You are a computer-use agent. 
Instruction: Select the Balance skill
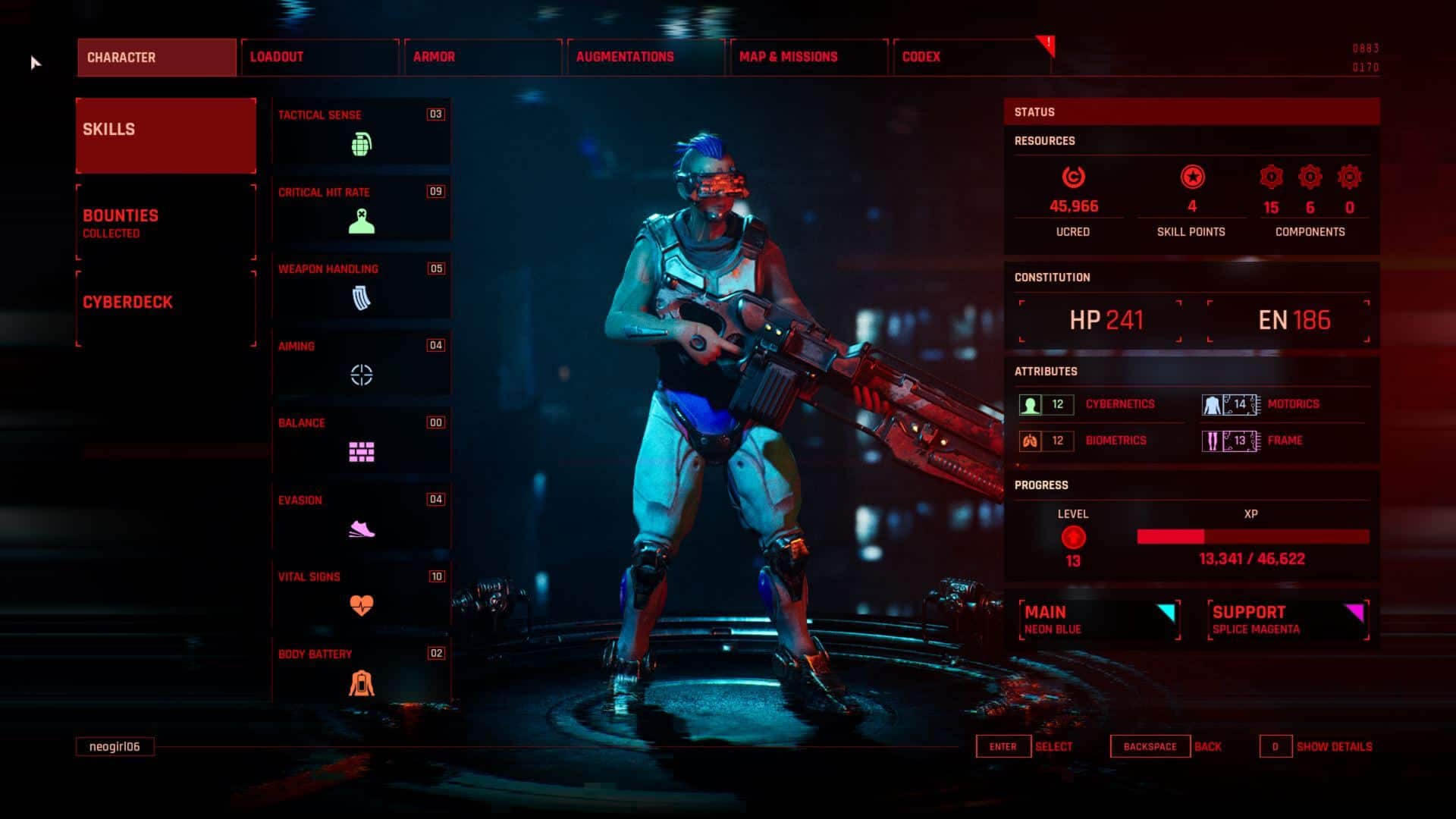coord(361,440)
